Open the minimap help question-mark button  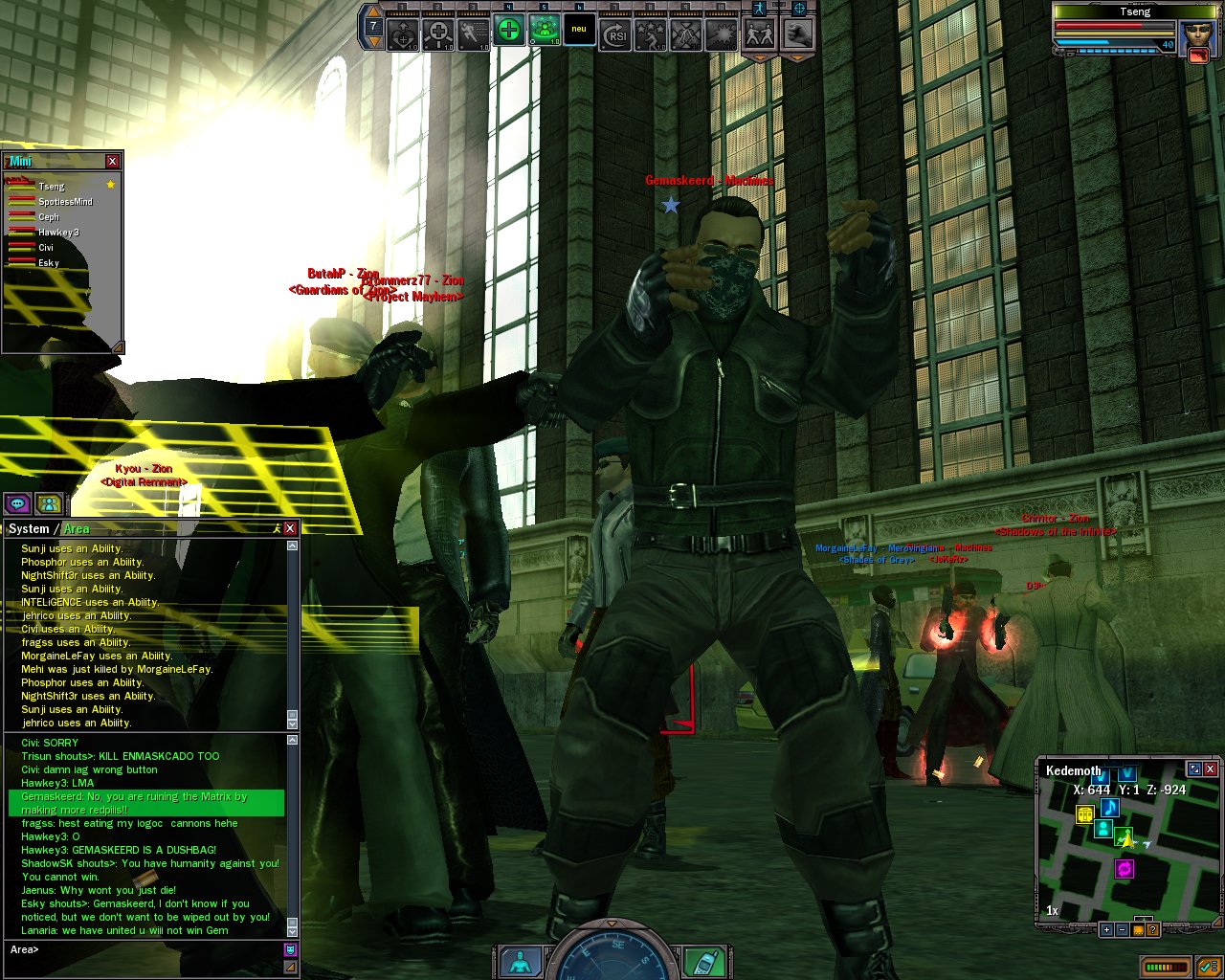[1153, 929]
